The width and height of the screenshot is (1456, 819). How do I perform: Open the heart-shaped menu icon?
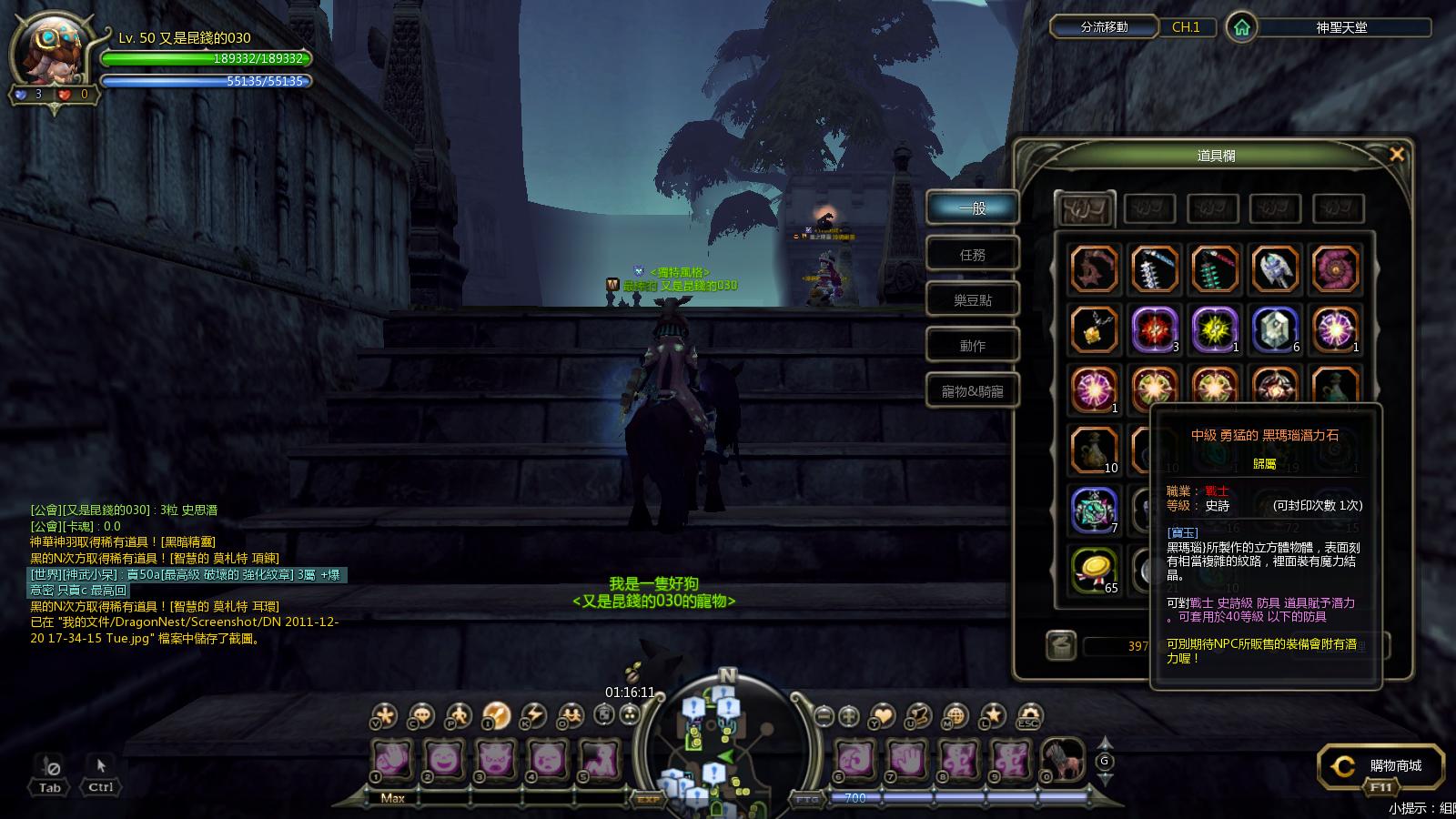tap(883, 715)
